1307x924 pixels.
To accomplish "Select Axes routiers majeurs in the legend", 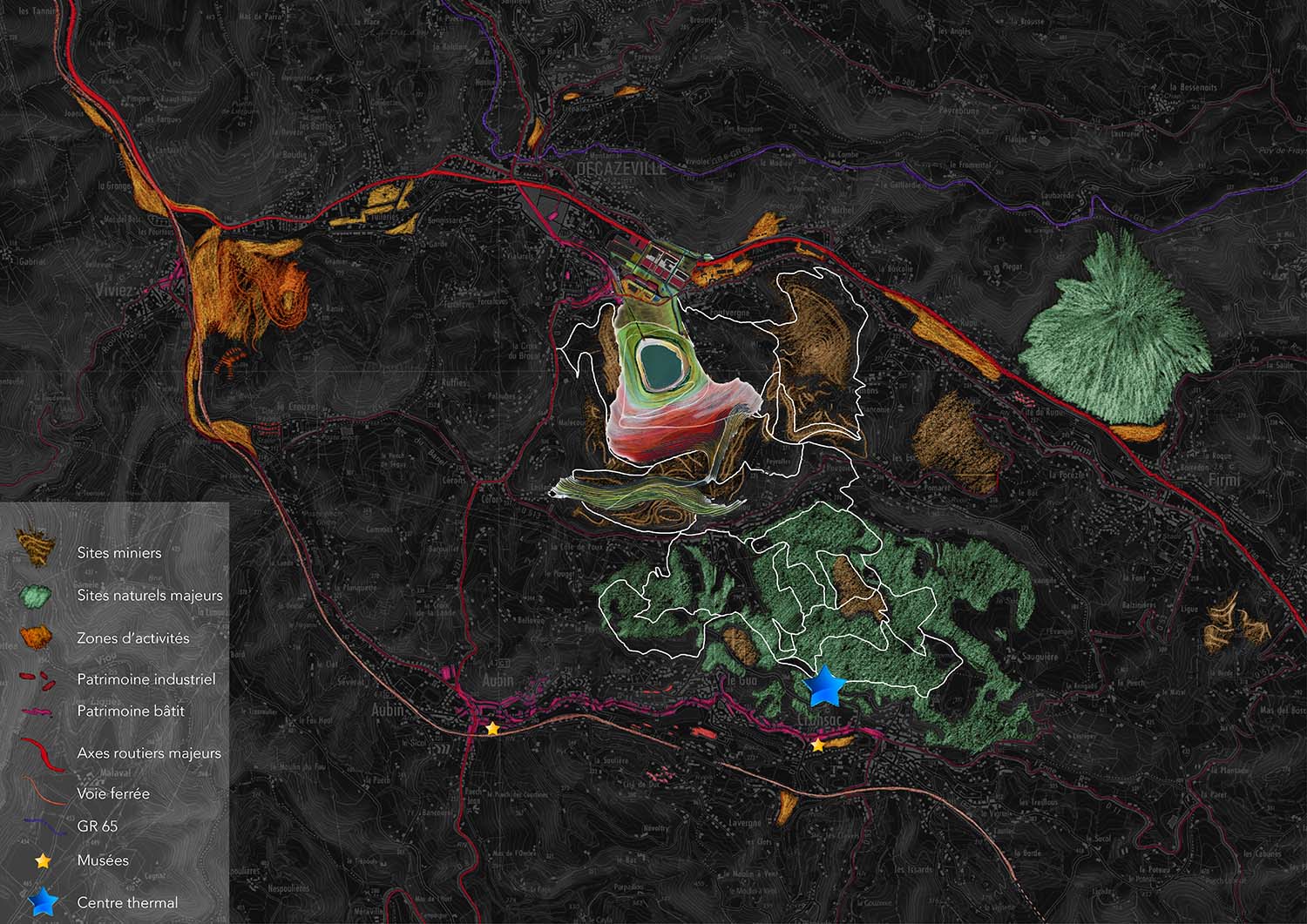I will coord(148,753).
